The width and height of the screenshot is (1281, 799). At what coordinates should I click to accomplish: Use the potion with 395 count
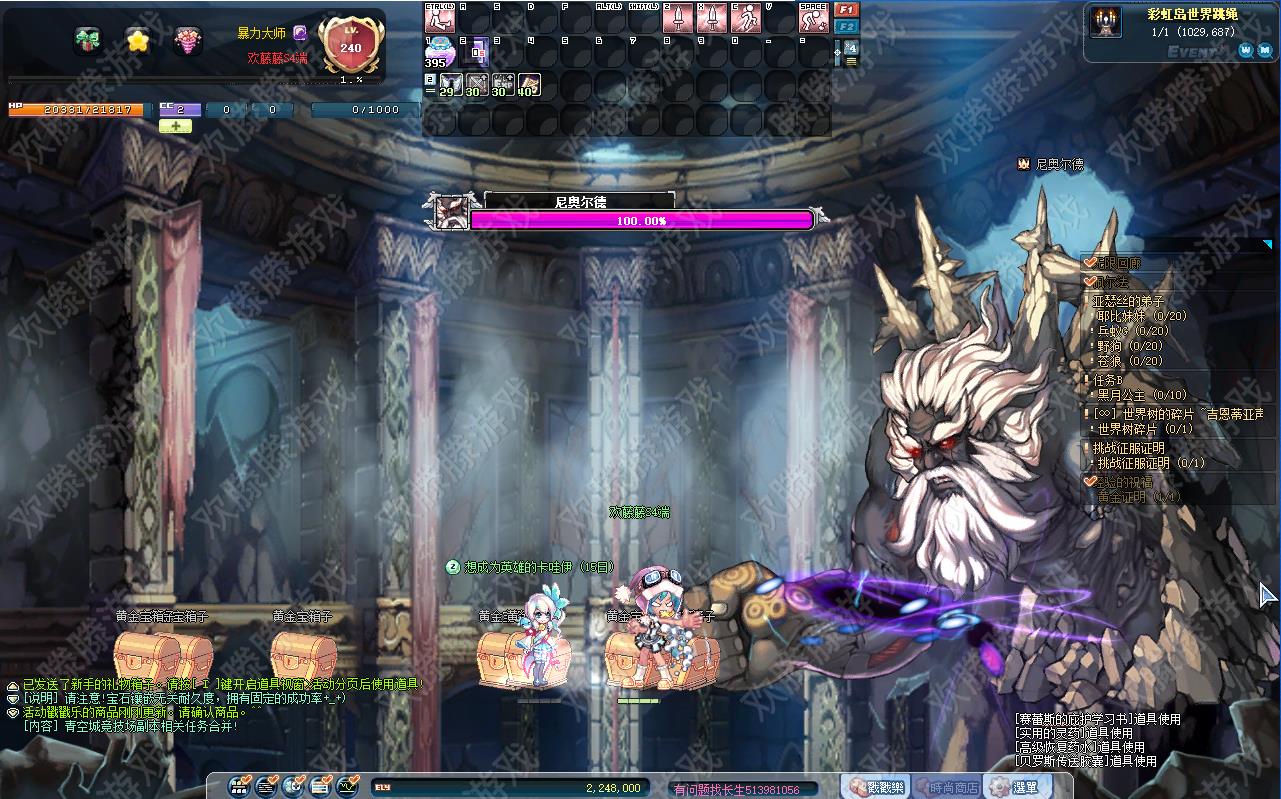439,52
